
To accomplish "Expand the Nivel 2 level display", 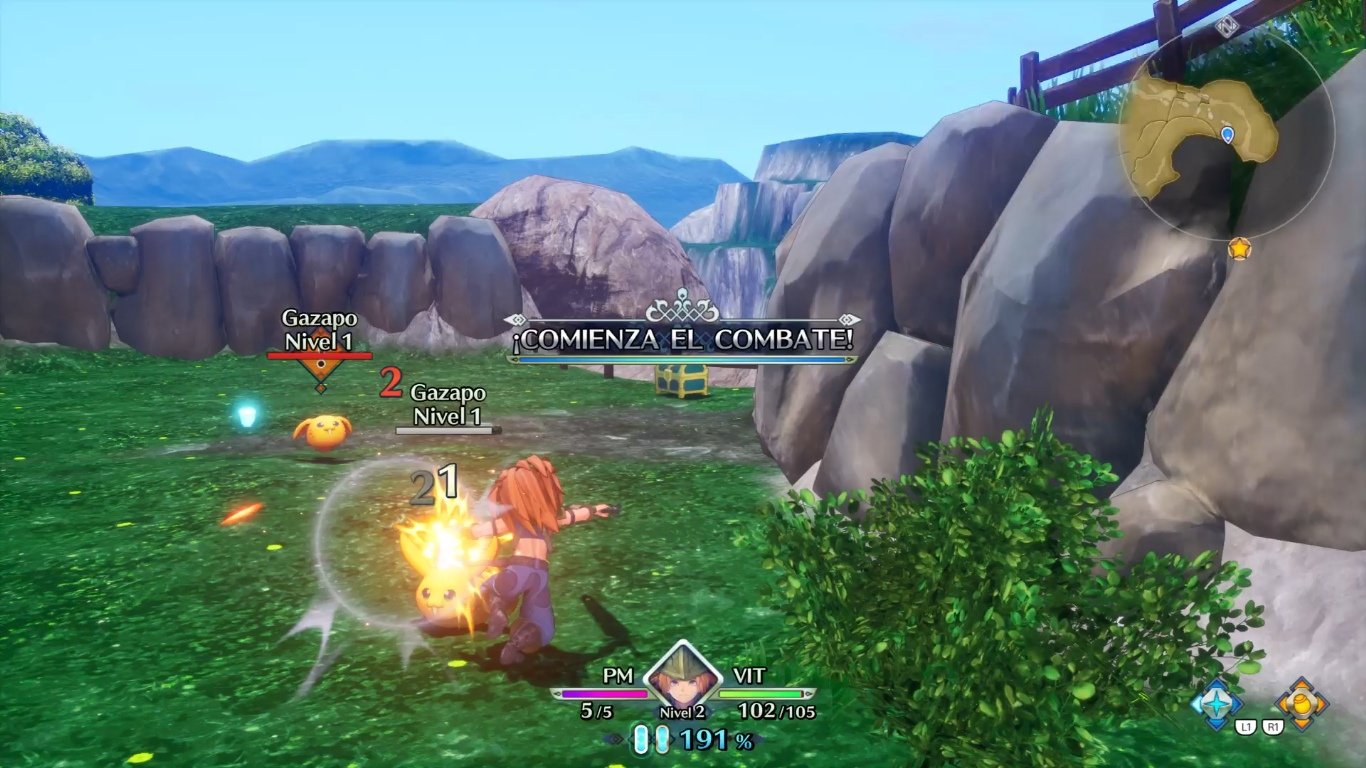I will pos(682,711).
